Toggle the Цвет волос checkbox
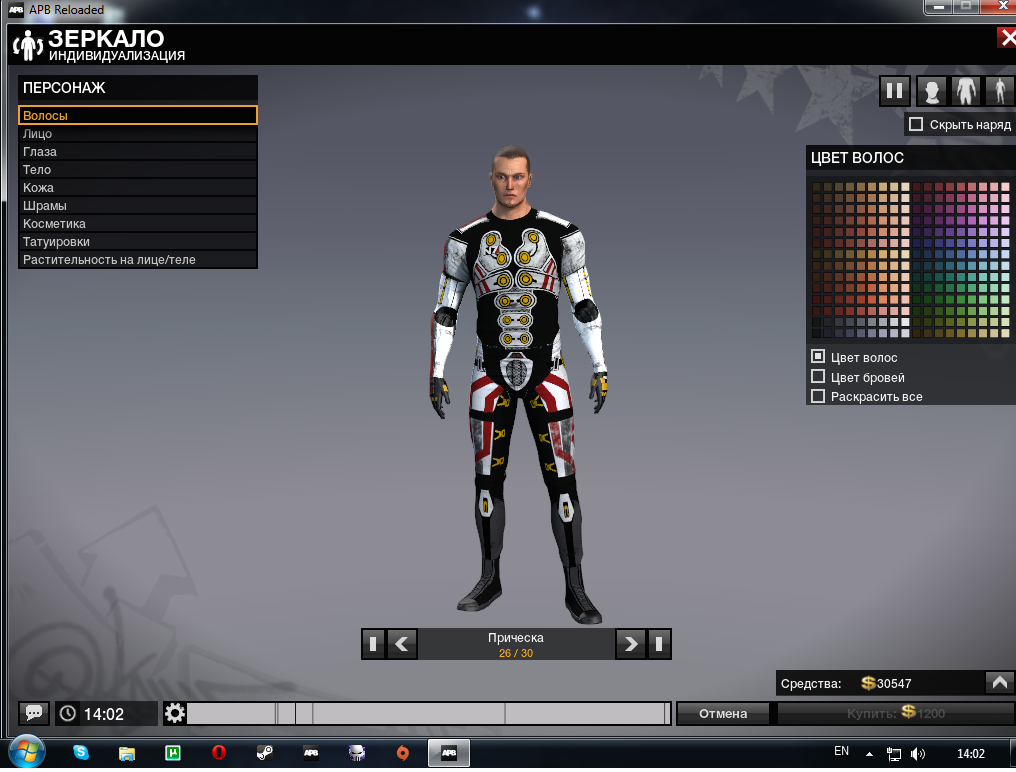This screenshot has width=1016, height=772. point(818,357)
